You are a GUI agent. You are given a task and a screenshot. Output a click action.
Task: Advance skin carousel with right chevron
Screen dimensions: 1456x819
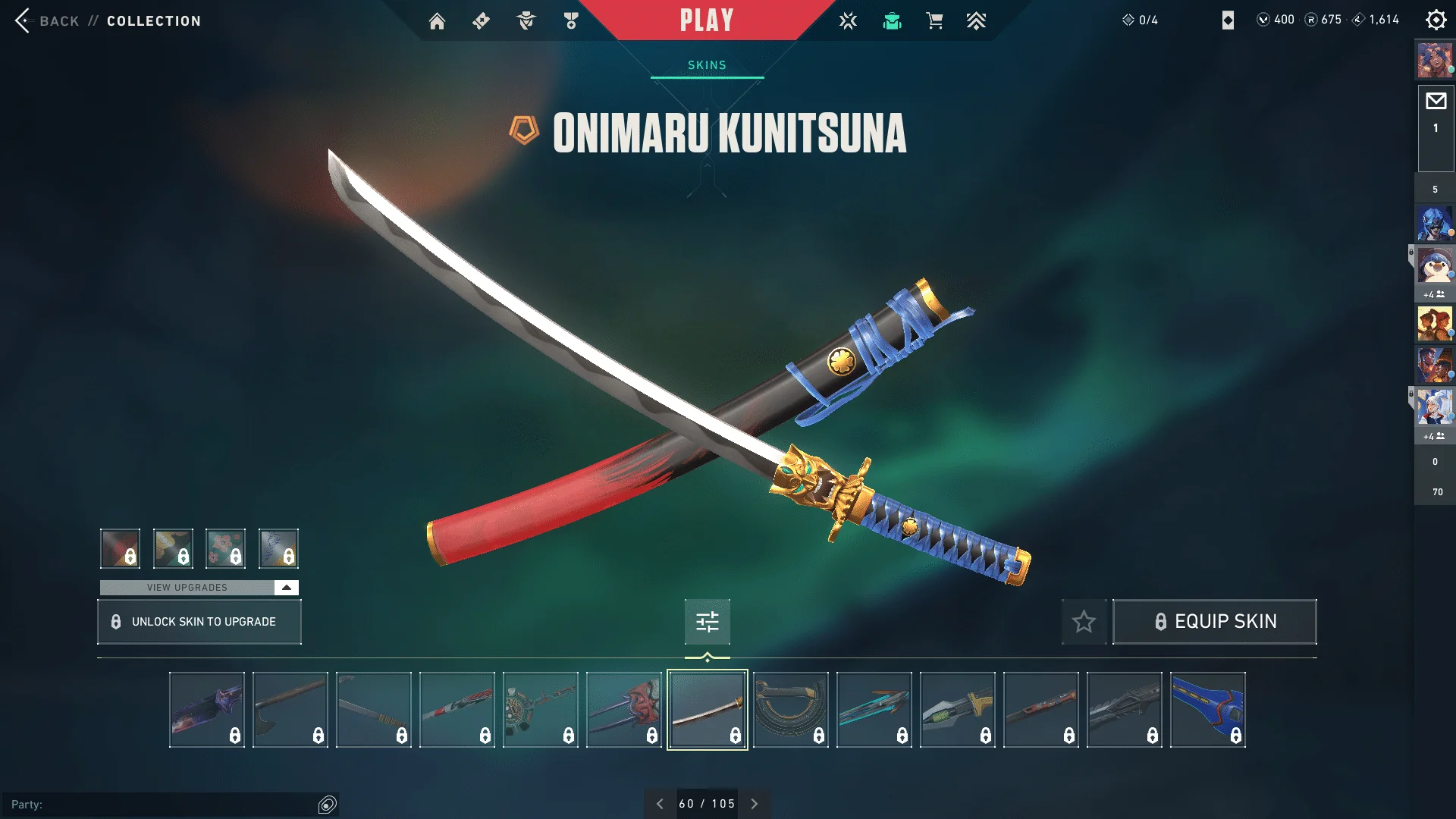754,803
